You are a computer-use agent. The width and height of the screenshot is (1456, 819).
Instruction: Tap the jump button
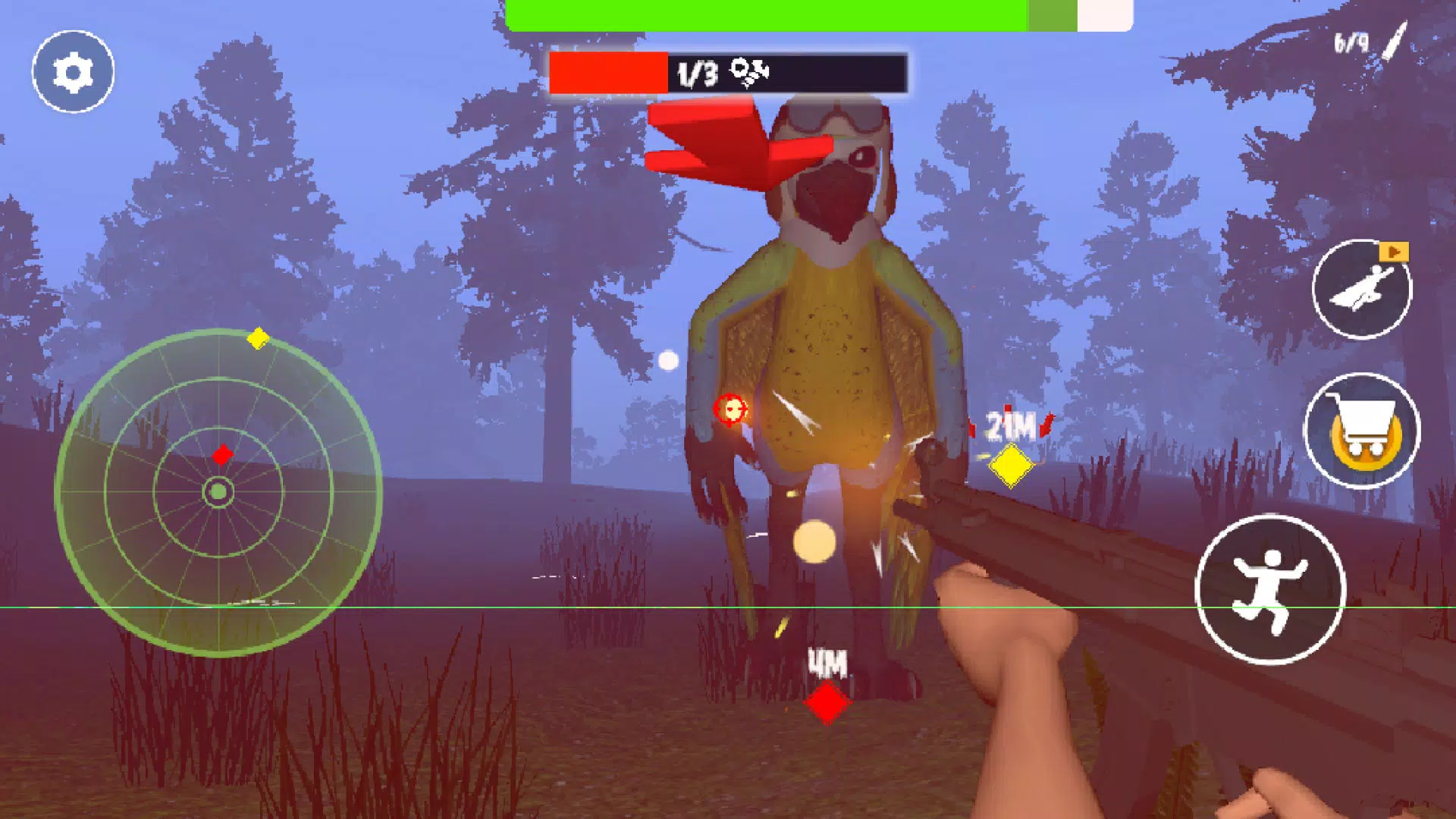(x=1270, y=590)
